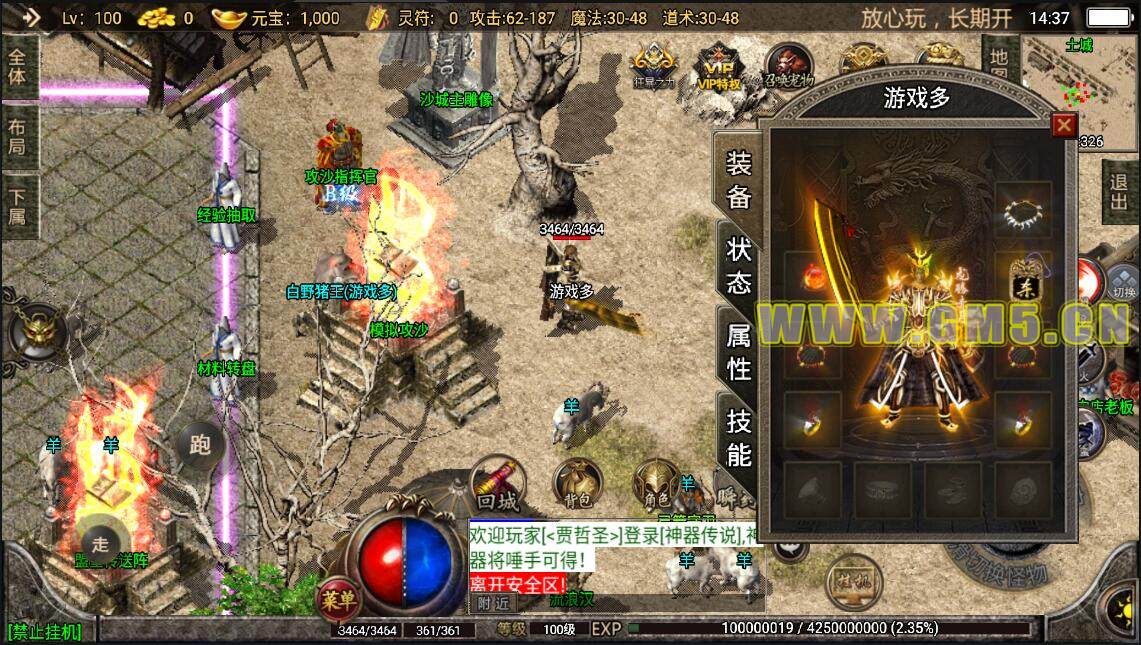
Task: Choose the 走 walk movement button
Action: pyautogui.click(x=100, y=543)
